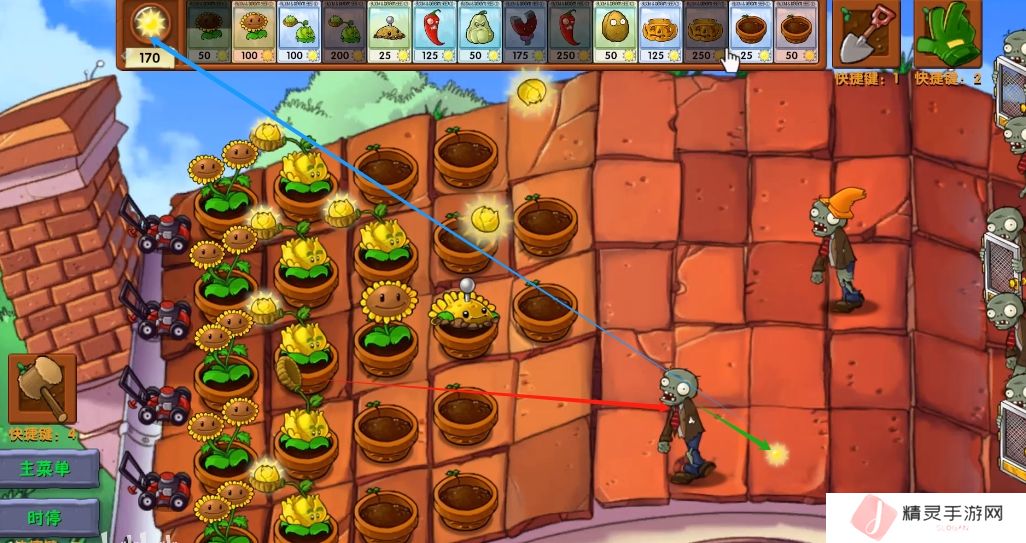Select the 100-sun sunflower seed card
The height and width of the screenshot is (543, 1026).
252,32
